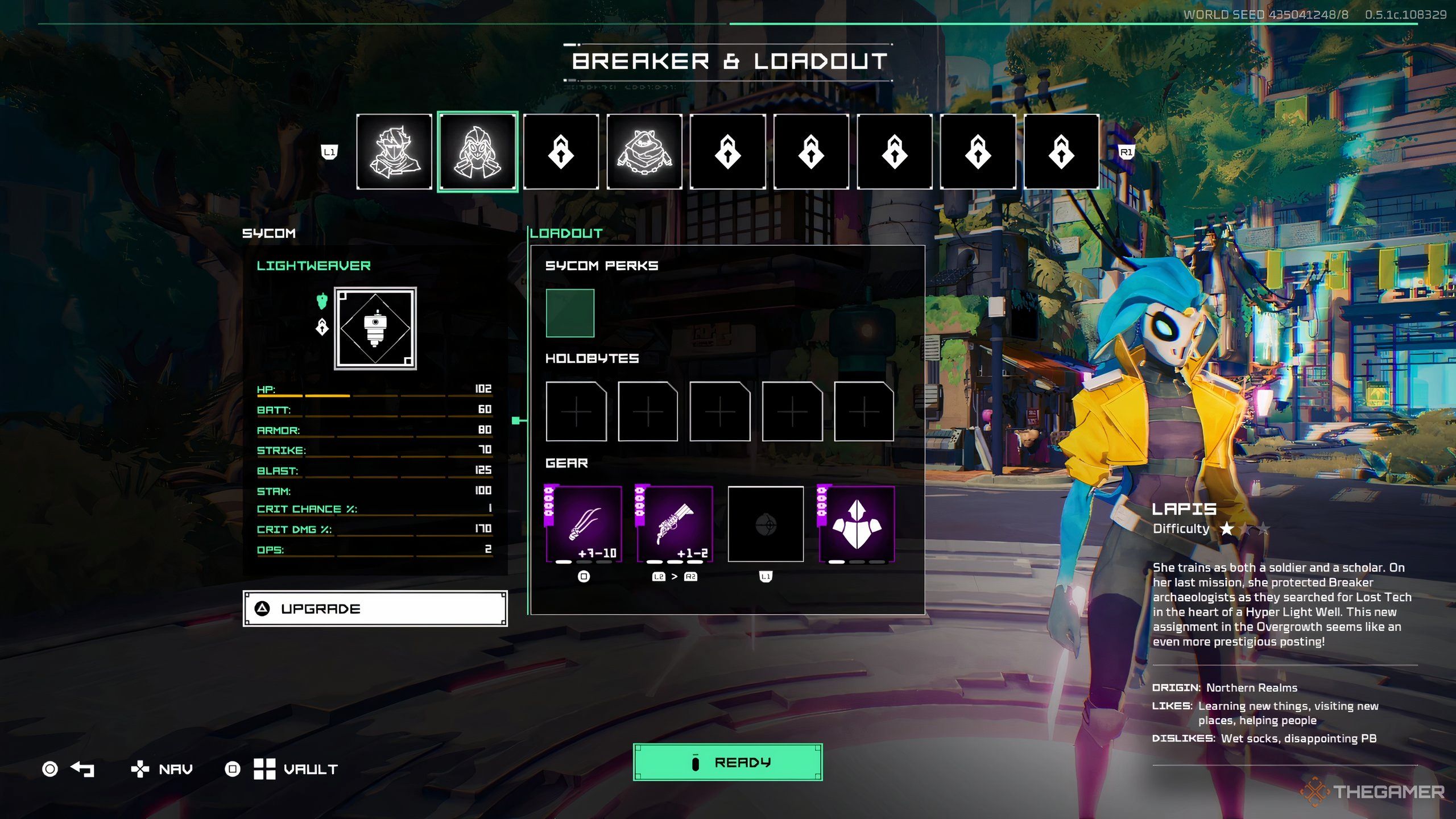Select the purple armor gear slot
Screen dimensions: 1456x819
point(856,524)
